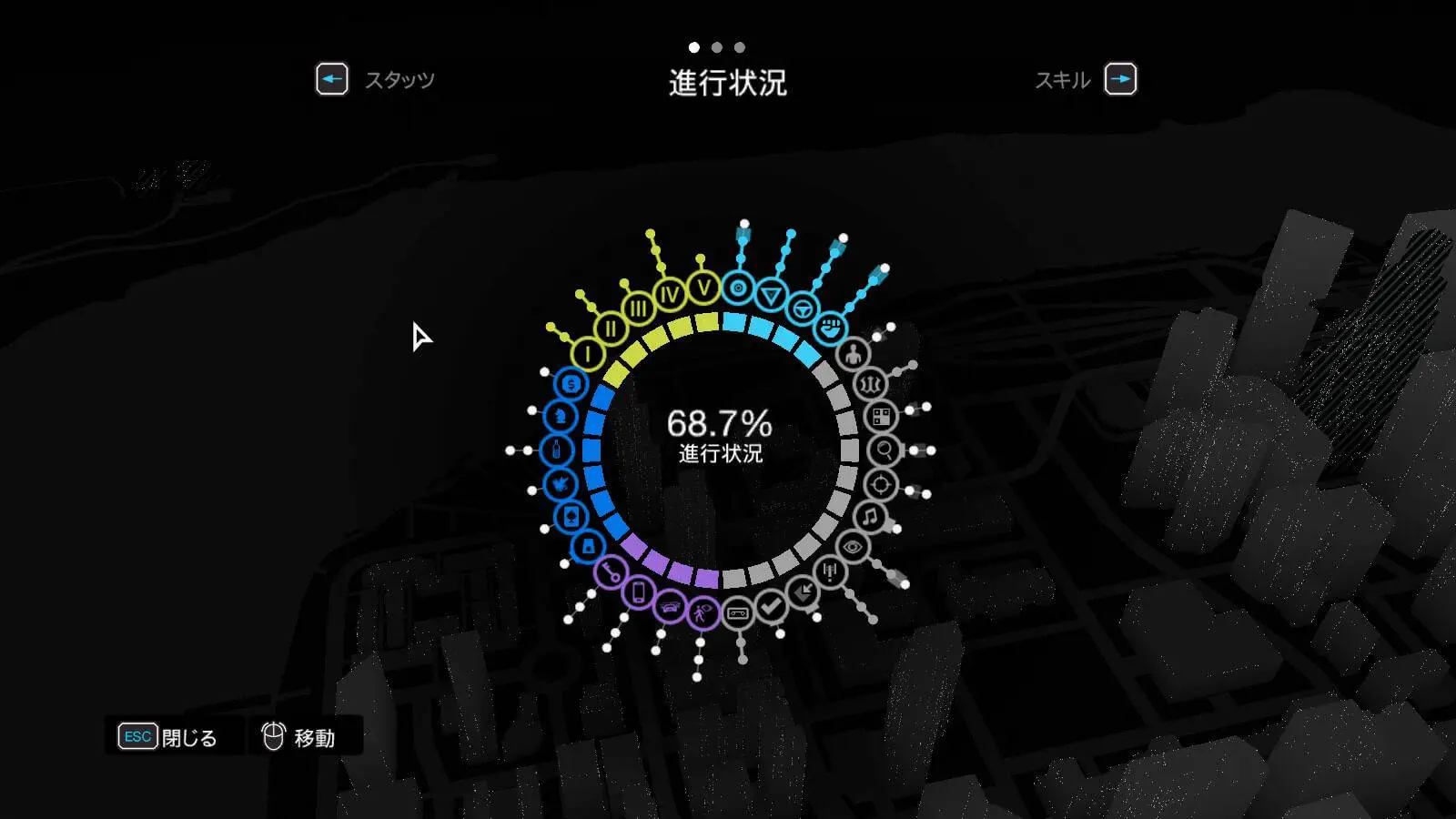The width and height of the screenshot is (1456, 819).
Task: Select the key progress icon
Action: point(611,572)
